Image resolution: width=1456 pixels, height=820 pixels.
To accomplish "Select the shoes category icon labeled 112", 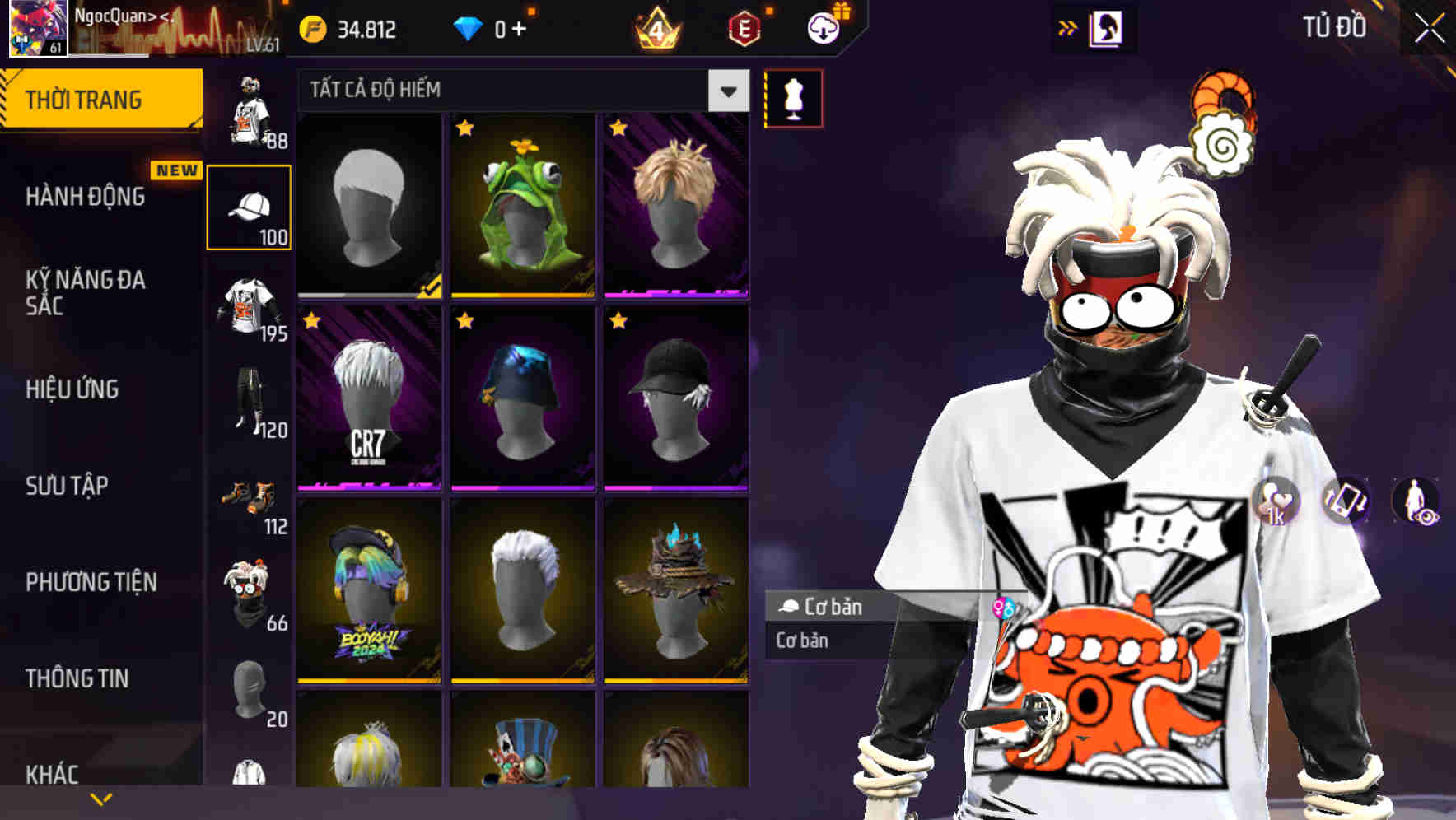I will point(247,499).
